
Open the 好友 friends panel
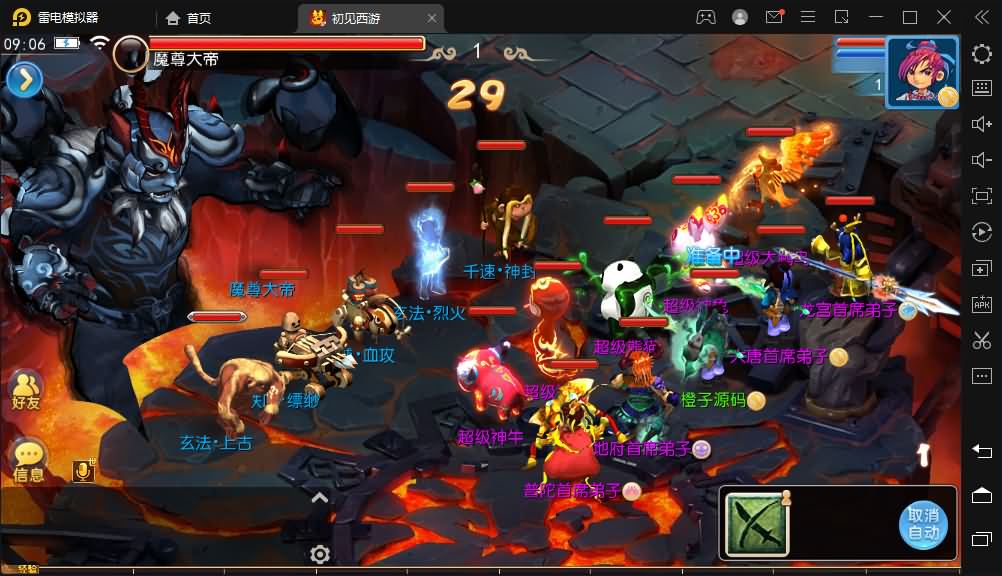point(25,390)
